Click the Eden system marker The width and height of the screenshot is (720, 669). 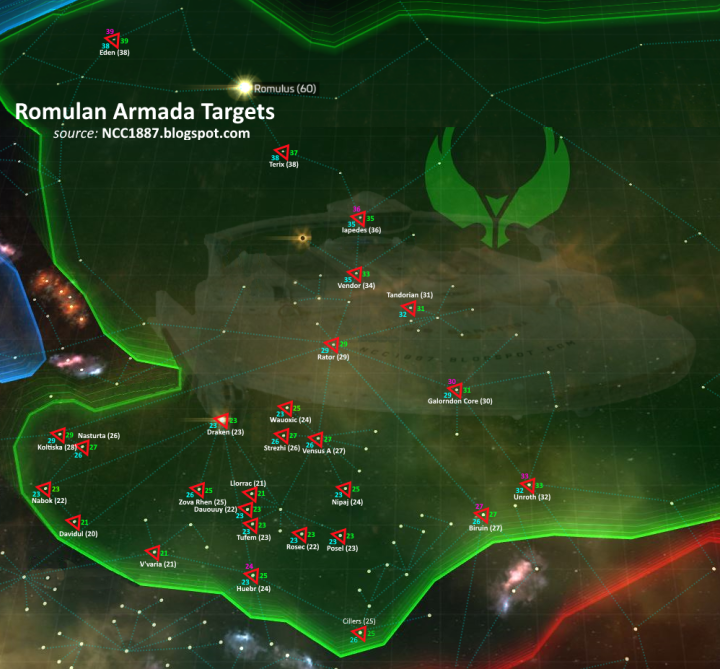pos(113,41)
